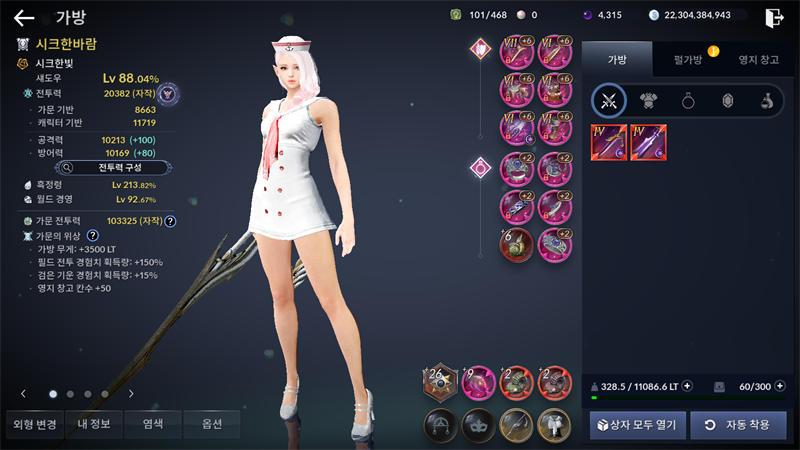
Task: Go back using the arrow beside 가방
Action: (x=24, y=17)
